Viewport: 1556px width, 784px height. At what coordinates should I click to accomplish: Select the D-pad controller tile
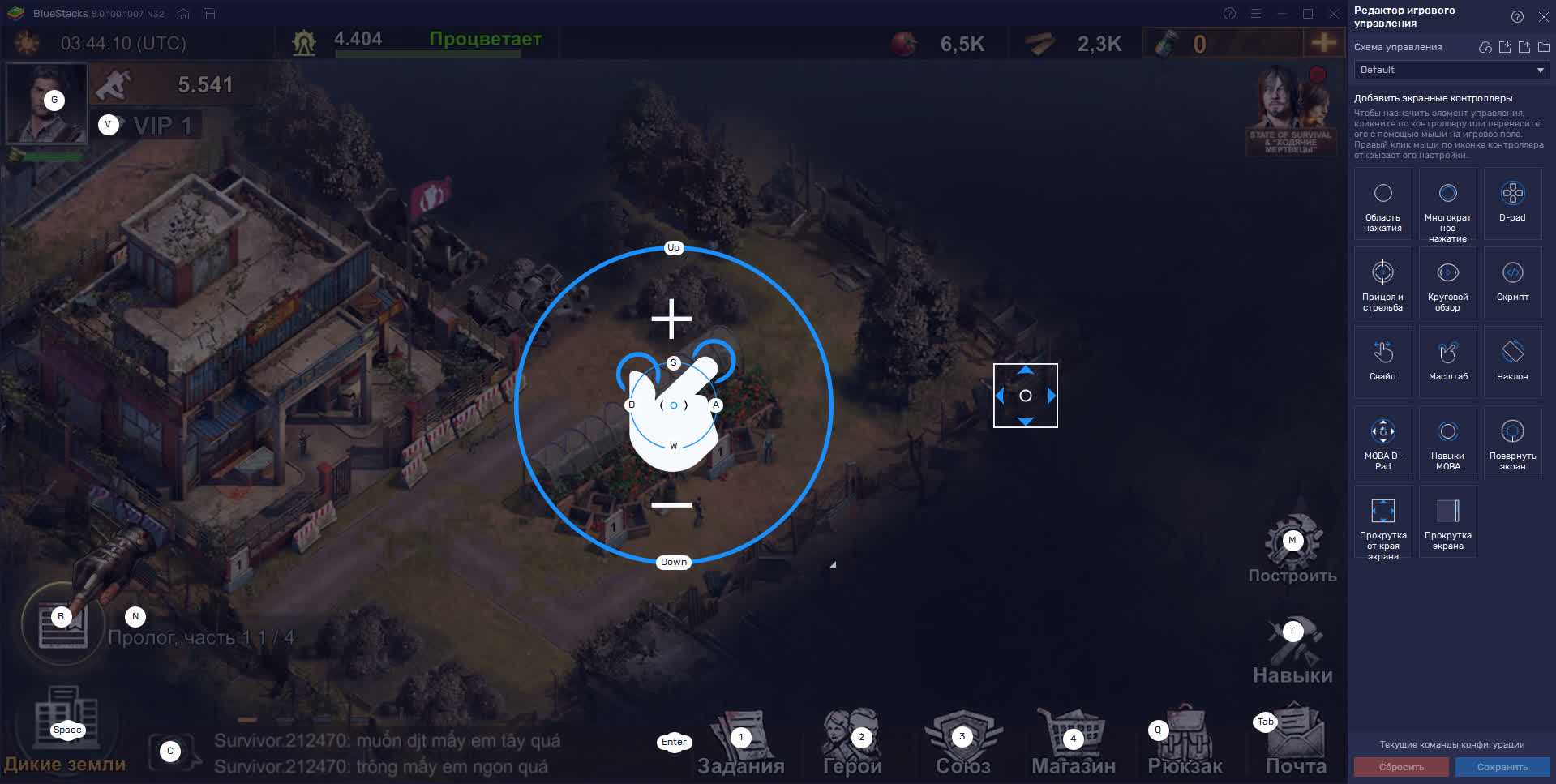[x=1512, y=203]
